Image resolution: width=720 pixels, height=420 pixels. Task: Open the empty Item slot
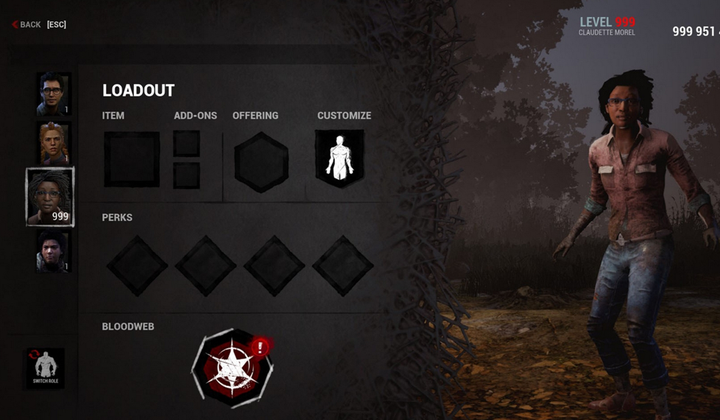pyautogui.click(x=131, y=159)
